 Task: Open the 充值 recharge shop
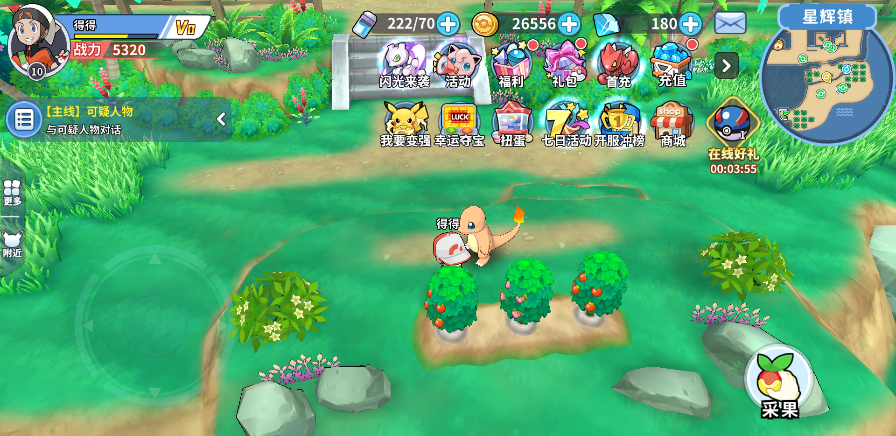click(x=672, y=62)
